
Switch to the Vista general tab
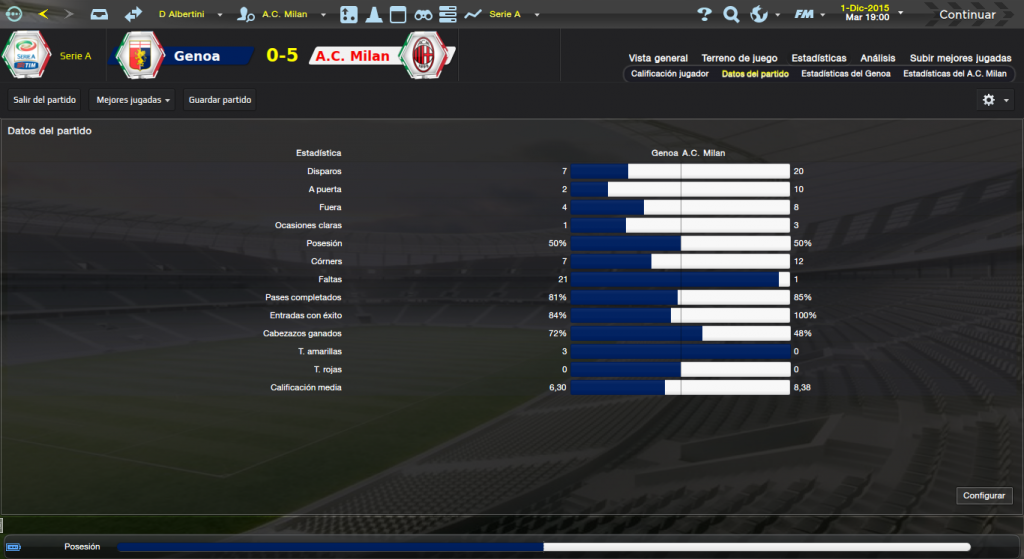click(658, 58)
